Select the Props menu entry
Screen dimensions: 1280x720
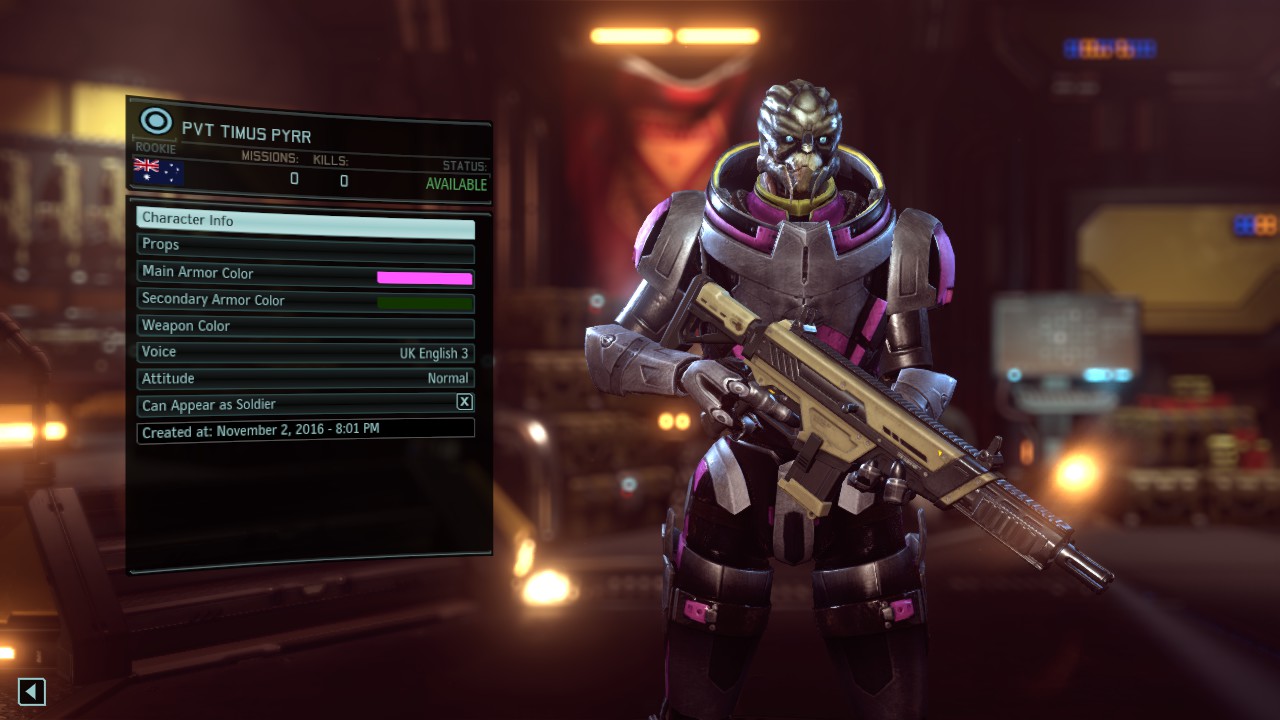point(305,246)
